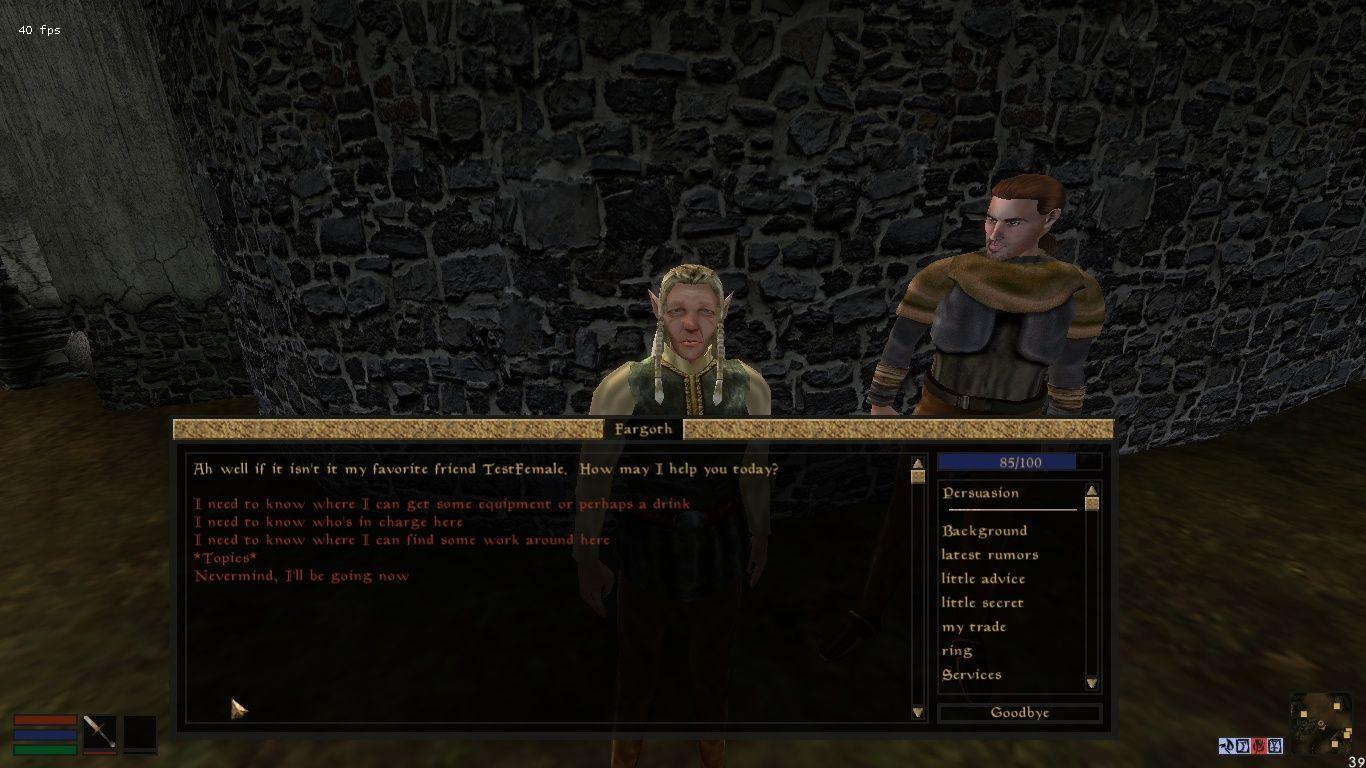Choose the little secret topic
The height and width of the screenshot is (768, 1366).
tap(982, 603)
